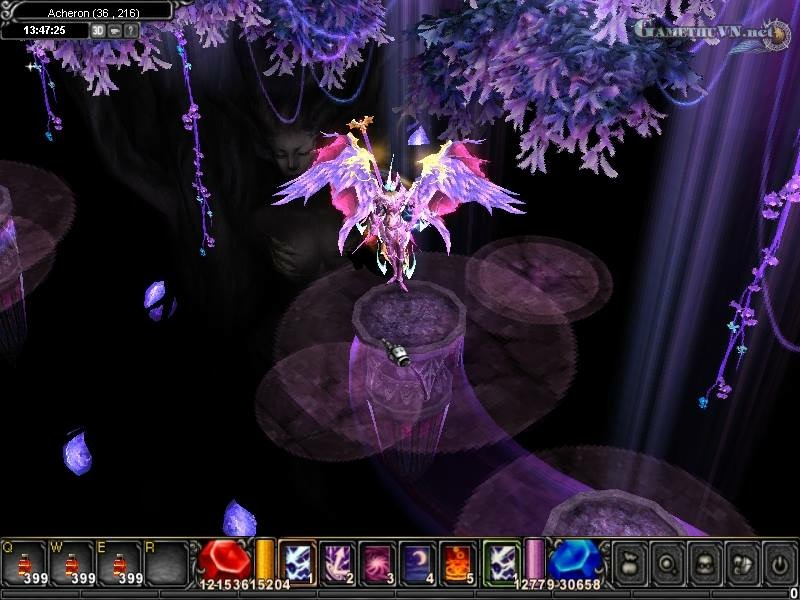Screen dimensions: 800x600
Task: Click the button left of the power icon
Action: [x=741, y=561]
